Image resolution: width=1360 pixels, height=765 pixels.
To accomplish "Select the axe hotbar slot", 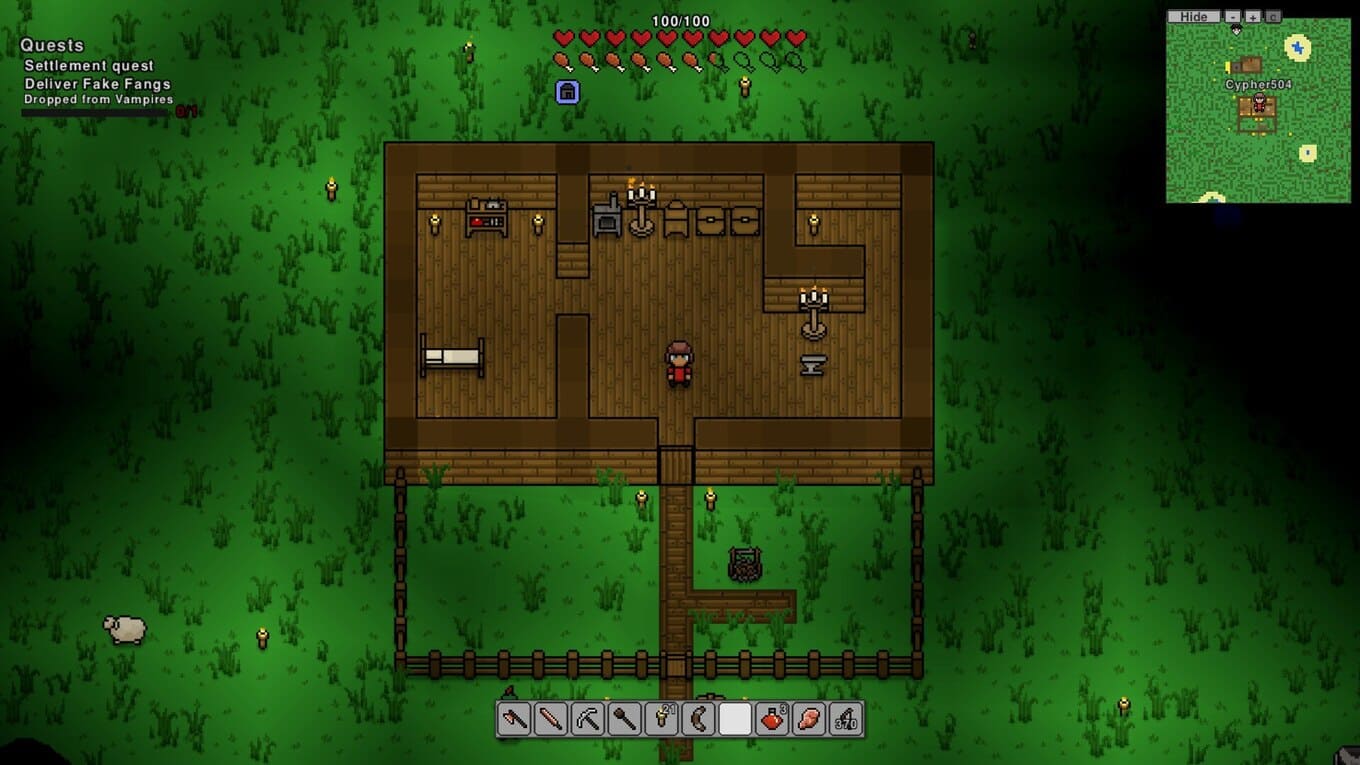I will pyautogui.click(x=514, y=719).
